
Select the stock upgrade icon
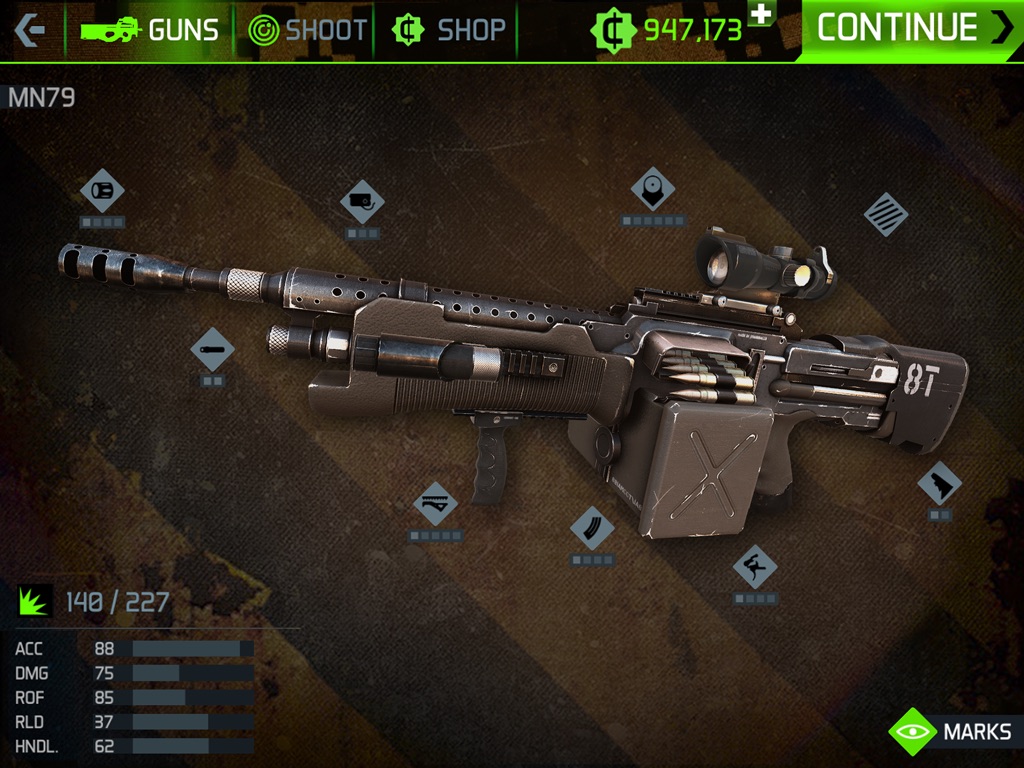pos(939,484)
